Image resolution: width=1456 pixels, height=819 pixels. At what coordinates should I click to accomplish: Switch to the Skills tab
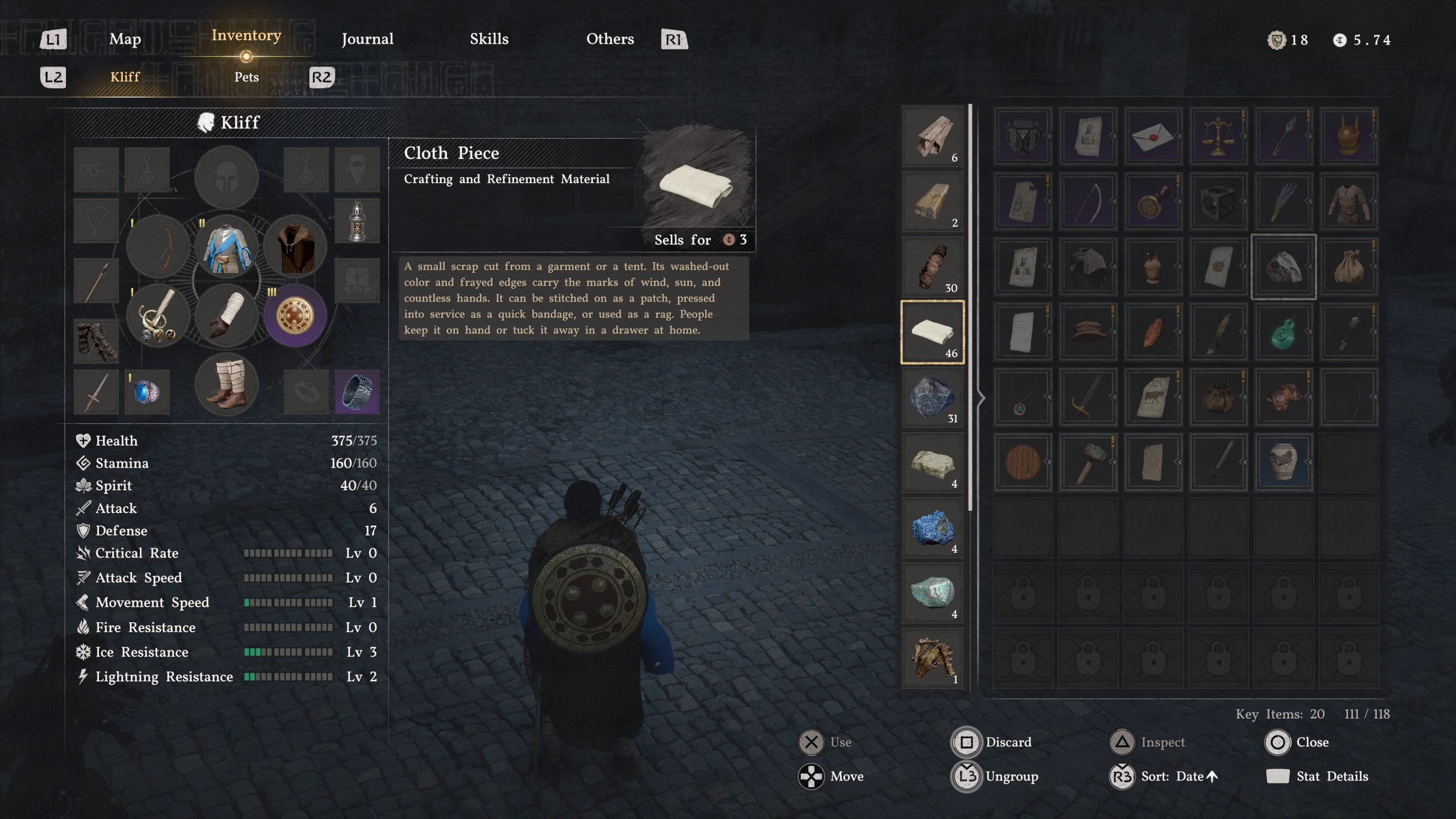(489, 39)
